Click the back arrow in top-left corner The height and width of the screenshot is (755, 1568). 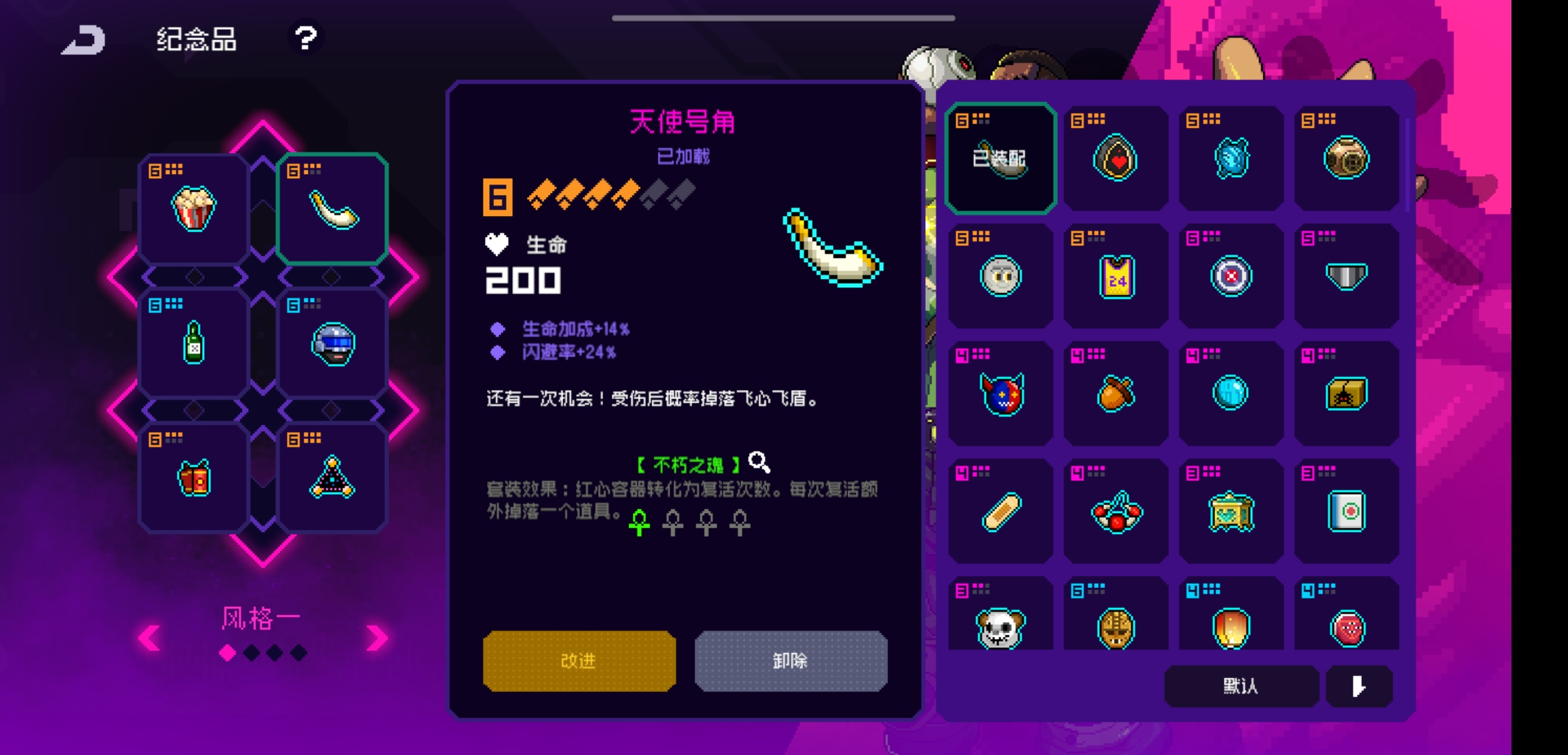point(84,40)
